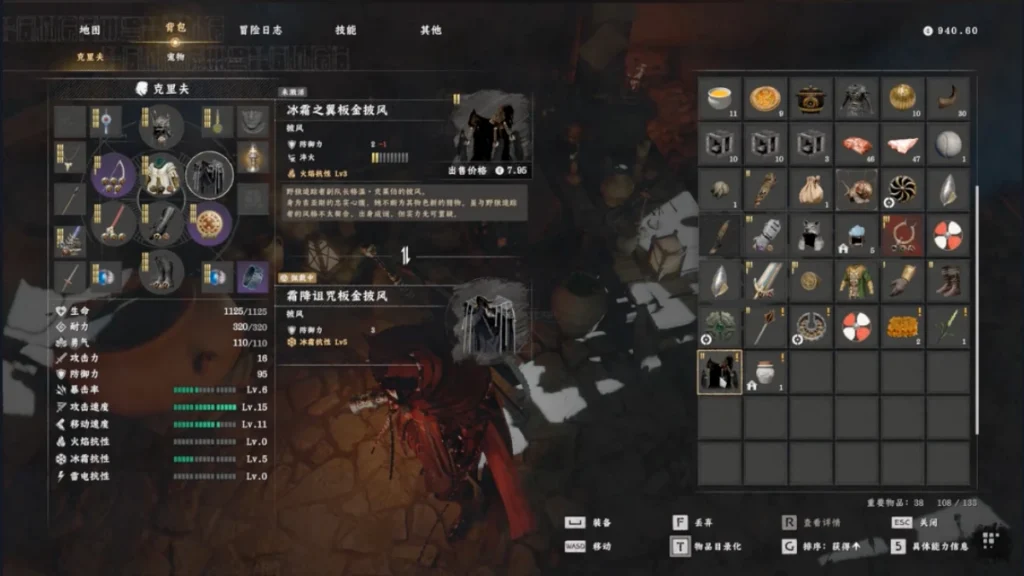Select the brown leather boots item
The width and height of the screenshot is (1024, 576).
tap(949, 280)
